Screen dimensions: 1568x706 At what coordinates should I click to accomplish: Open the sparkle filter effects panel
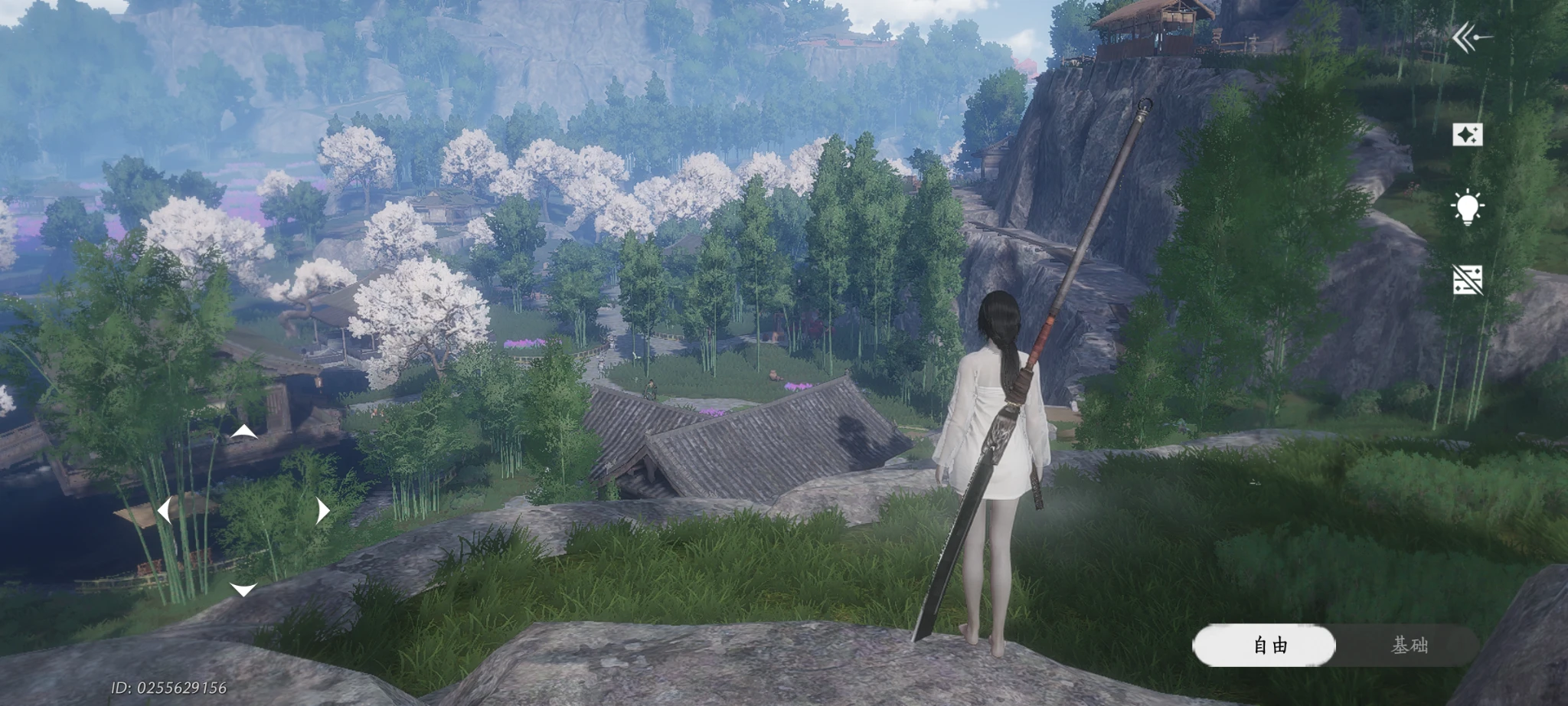pos(1467,136)
